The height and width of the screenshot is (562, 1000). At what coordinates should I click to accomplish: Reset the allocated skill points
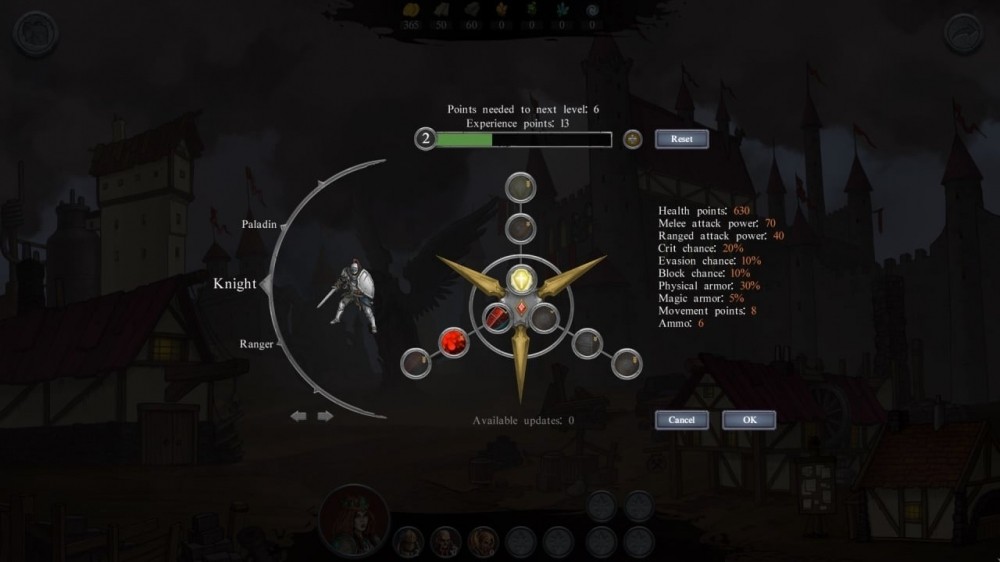[x=681, y=139]
